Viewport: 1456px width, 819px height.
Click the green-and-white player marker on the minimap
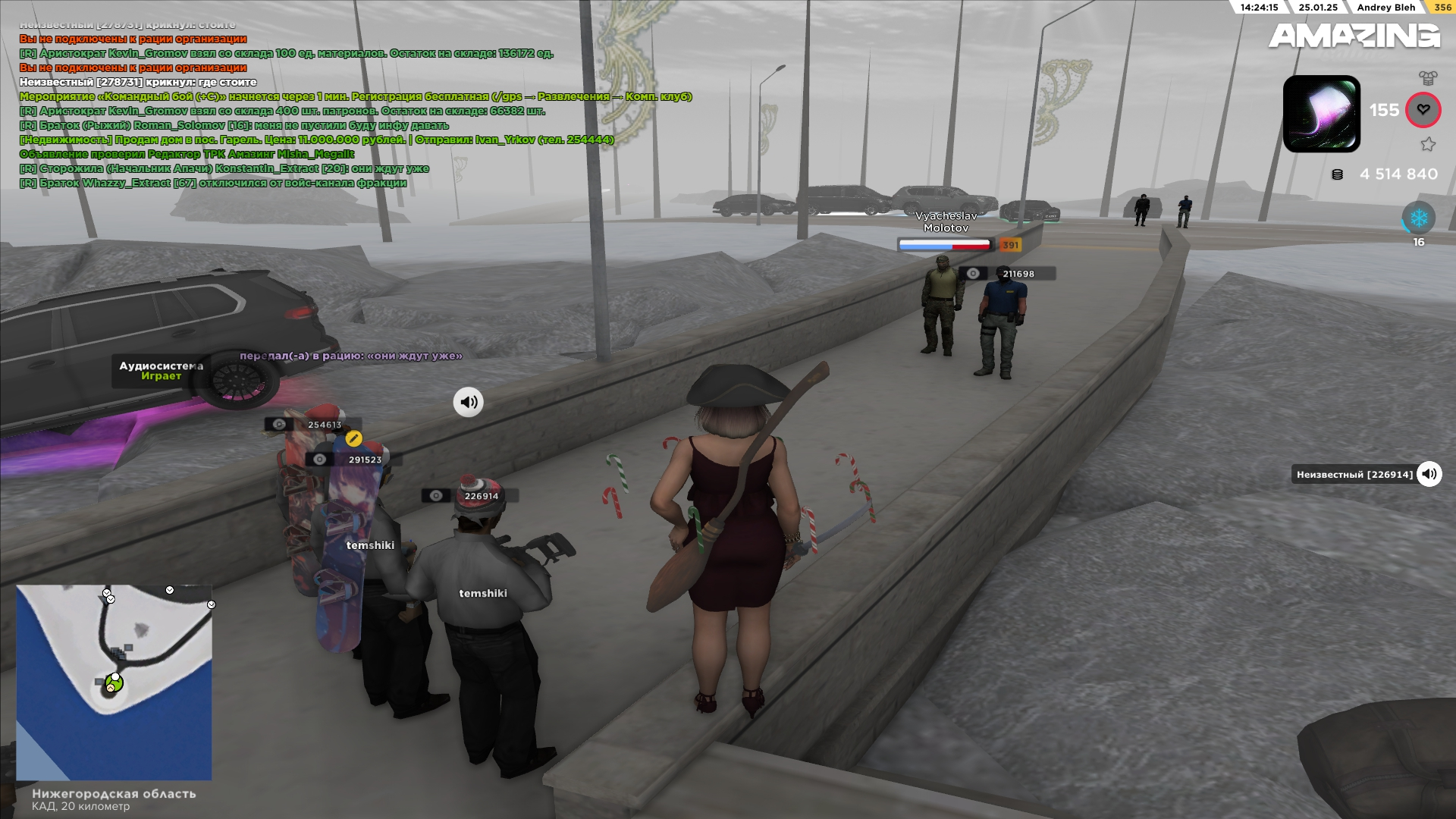(x=114, y=683)
